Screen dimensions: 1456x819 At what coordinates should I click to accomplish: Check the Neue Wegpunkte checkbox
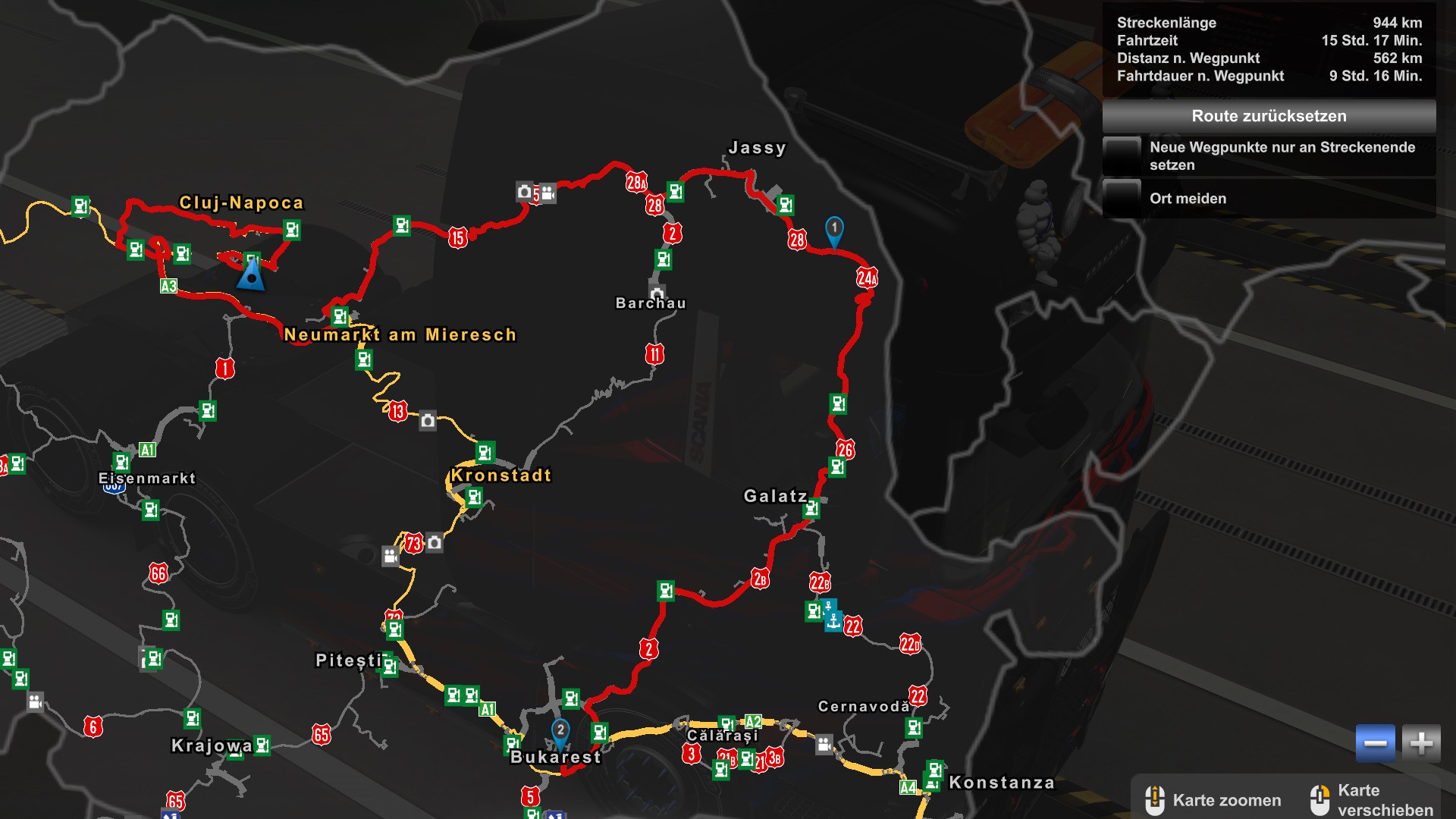[x=1122, y=154]
